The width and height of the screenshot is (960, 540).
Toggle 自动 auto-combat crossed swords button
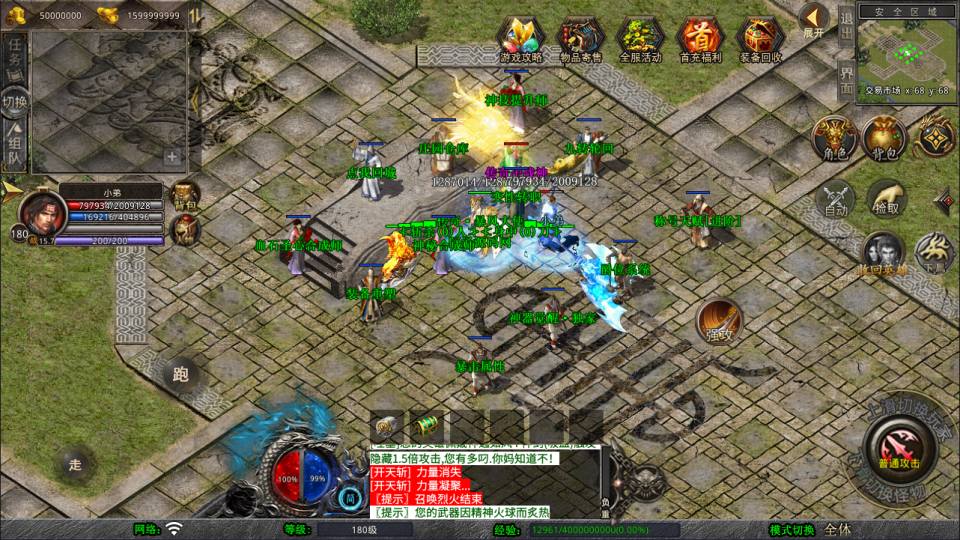point(834,199)
